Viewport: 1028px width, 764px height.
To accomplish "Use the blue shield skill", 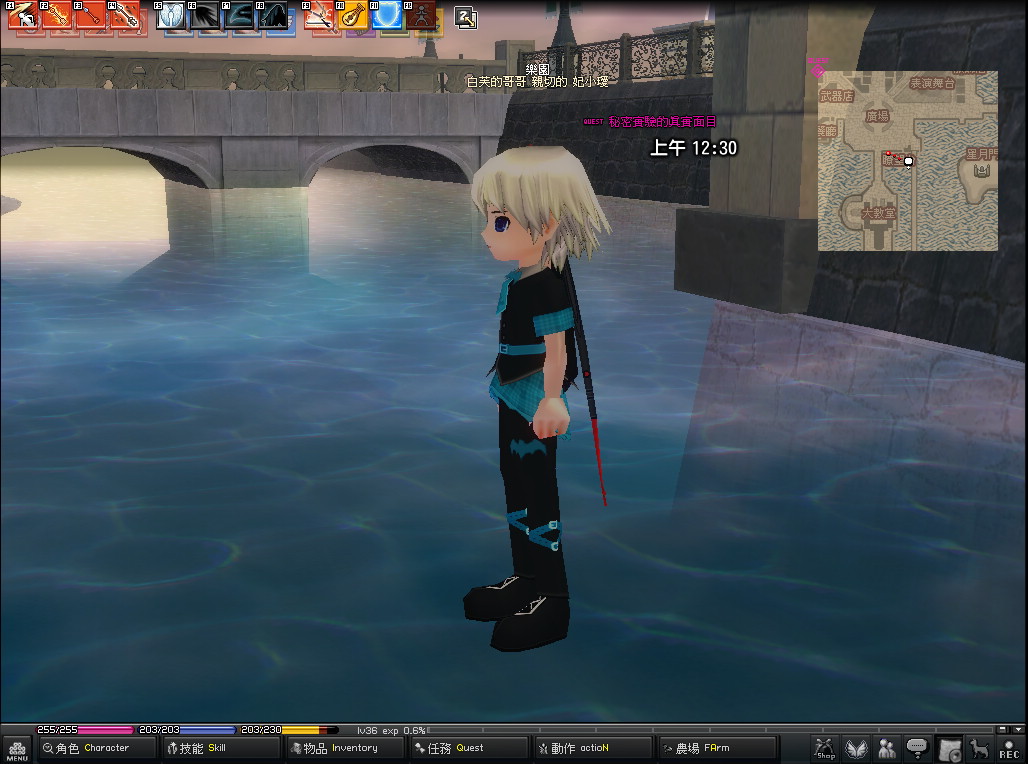I will [387, 15].
